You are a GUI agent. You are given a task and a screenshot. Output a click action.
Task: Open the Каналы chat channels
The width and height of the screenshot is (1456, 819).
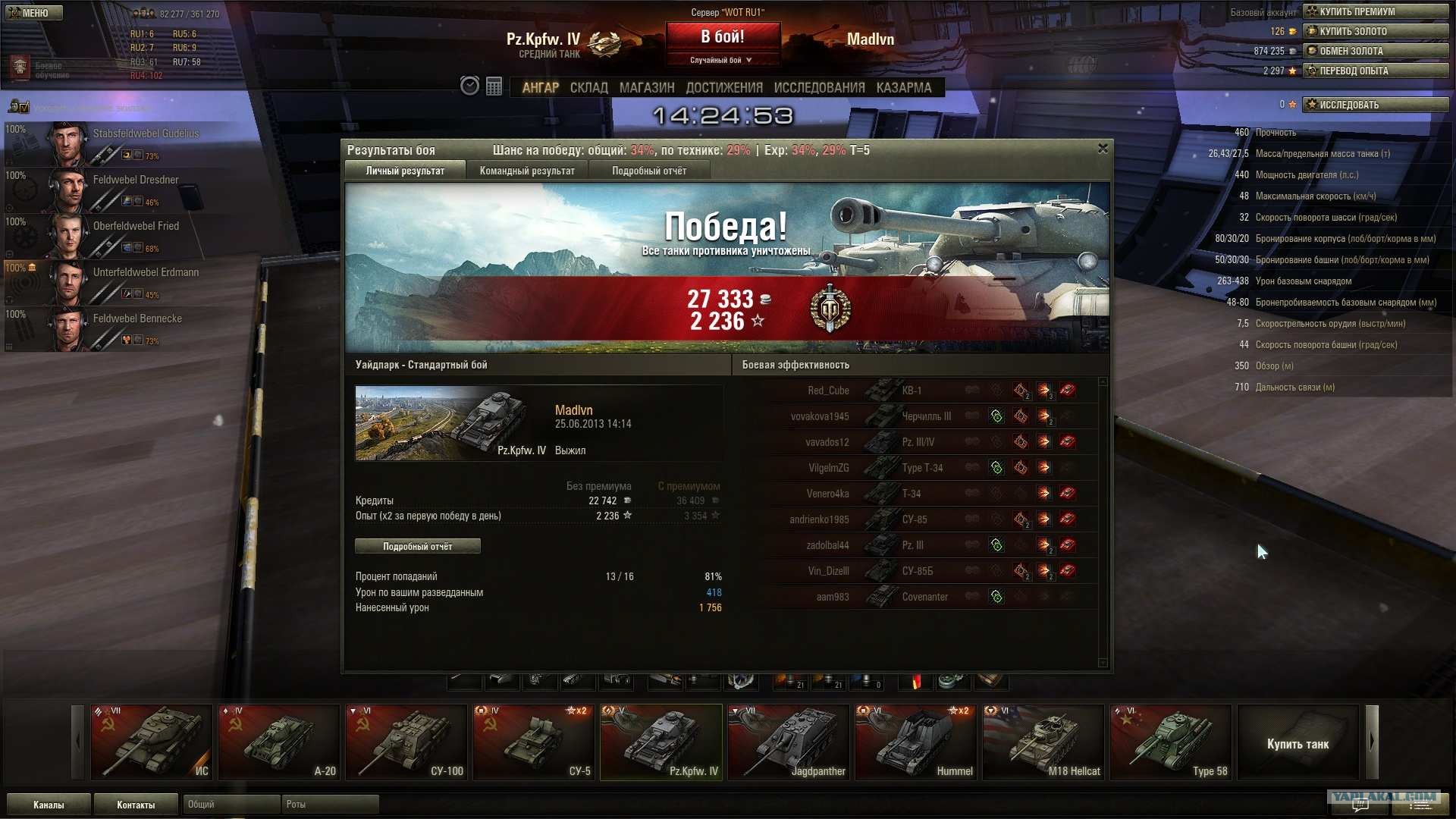coord(49,805)
